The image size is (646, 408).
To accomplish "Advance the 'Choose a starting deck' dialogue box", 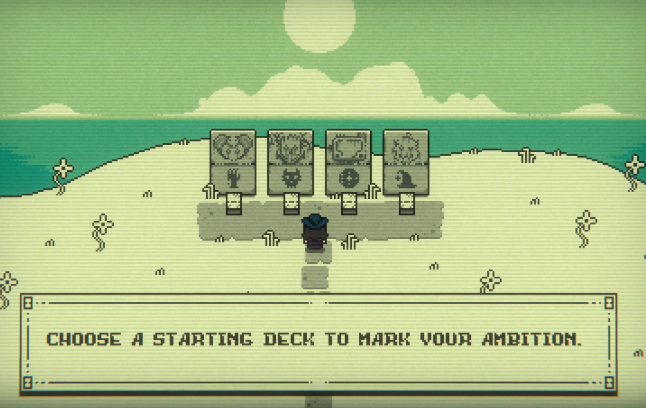I will click(317, 339).
